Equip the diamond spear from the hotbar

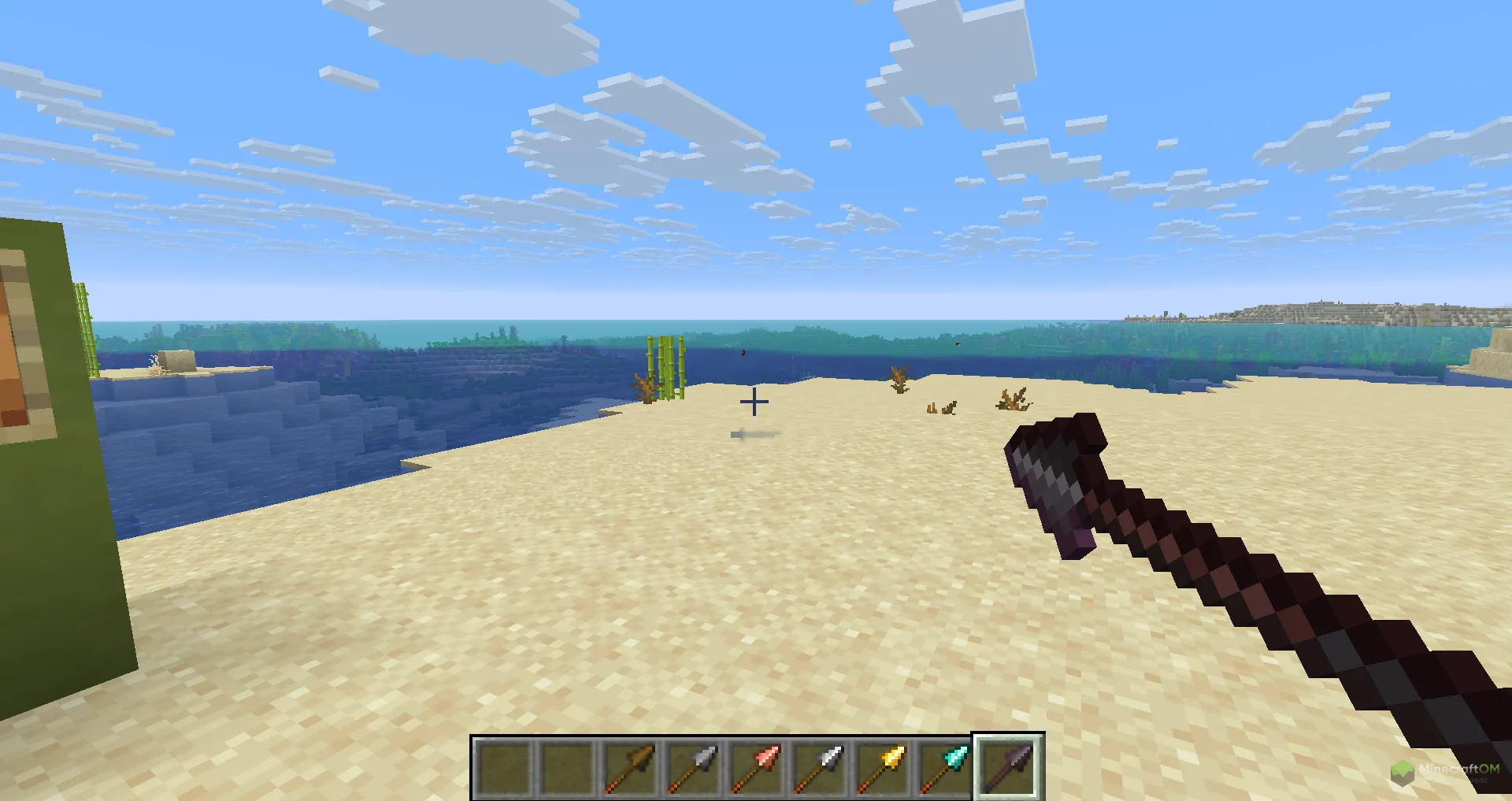point(945,768)
